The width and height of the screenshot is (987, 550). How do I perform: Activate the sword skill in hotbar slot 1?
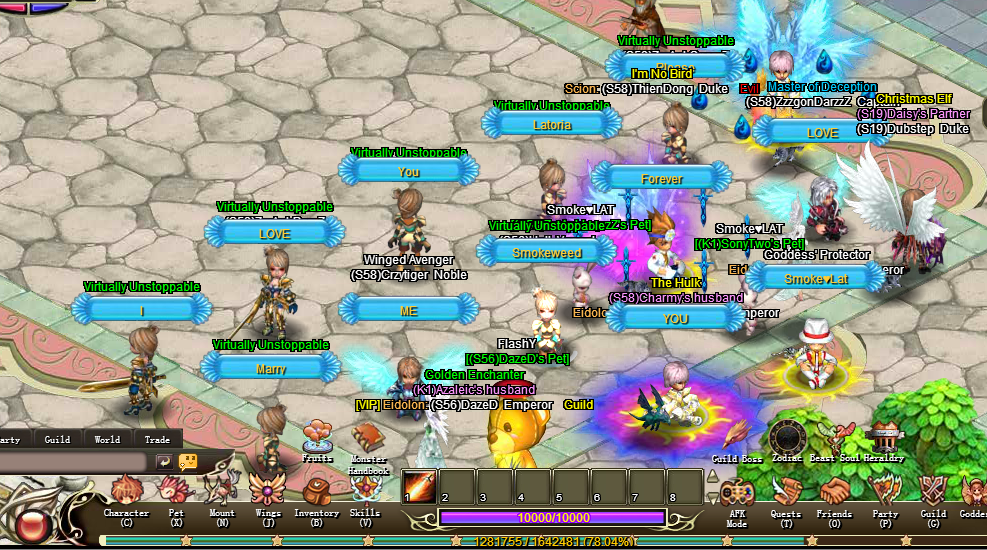[420, 486]
